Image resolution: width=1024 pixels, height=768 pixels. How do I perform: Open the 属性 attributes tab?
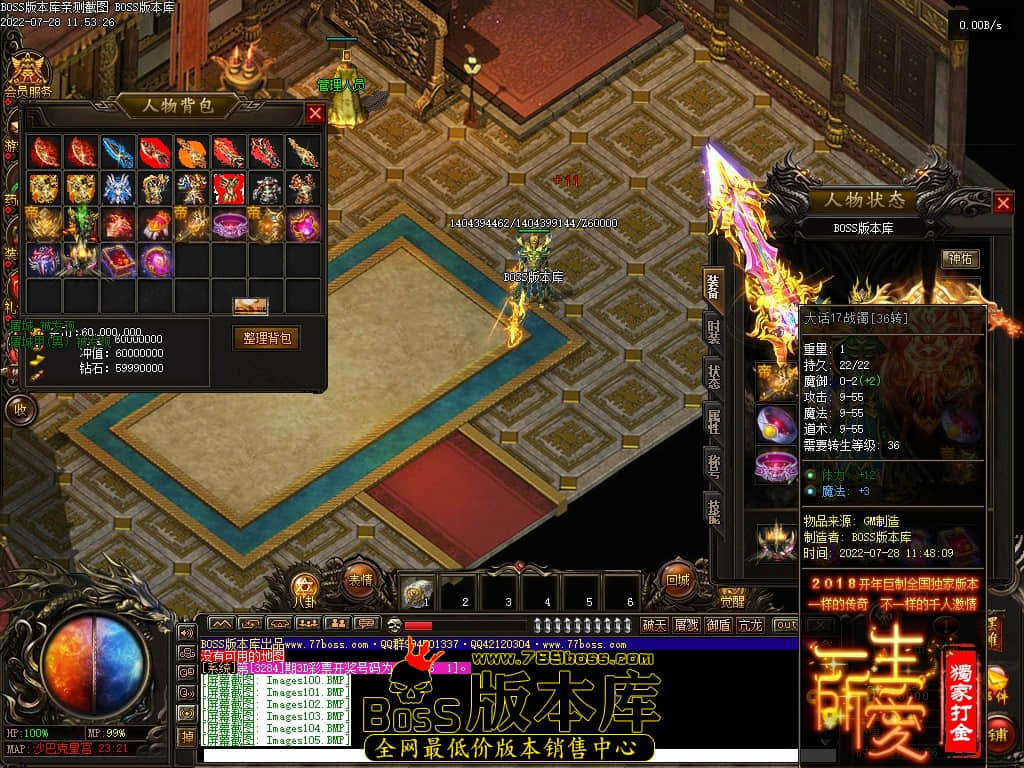pyautogui.click(x=714, y=419)
